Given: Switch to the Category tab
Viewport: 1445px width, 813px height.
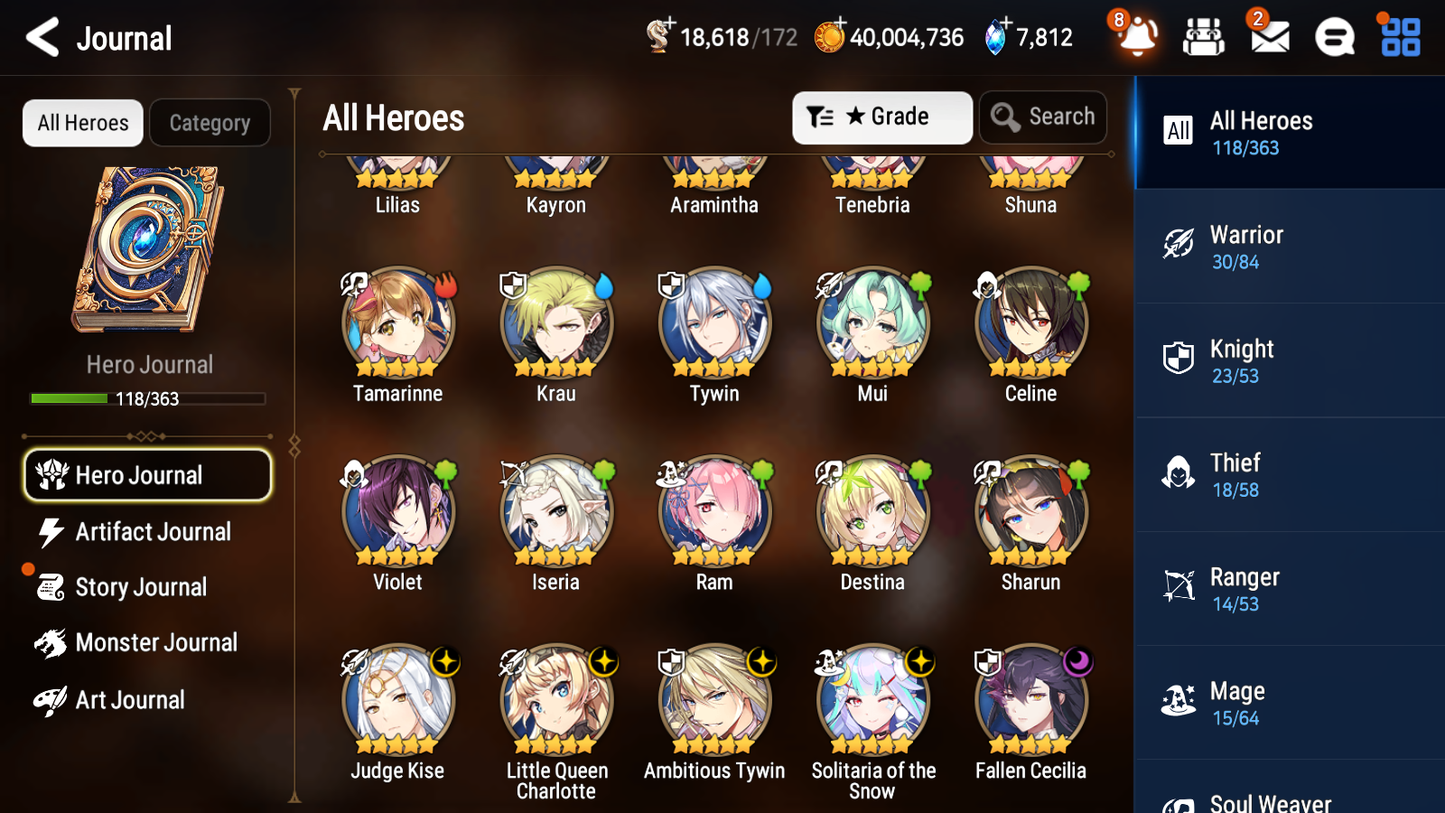Looking at the screenshot, I should click(x=210, y=123).
